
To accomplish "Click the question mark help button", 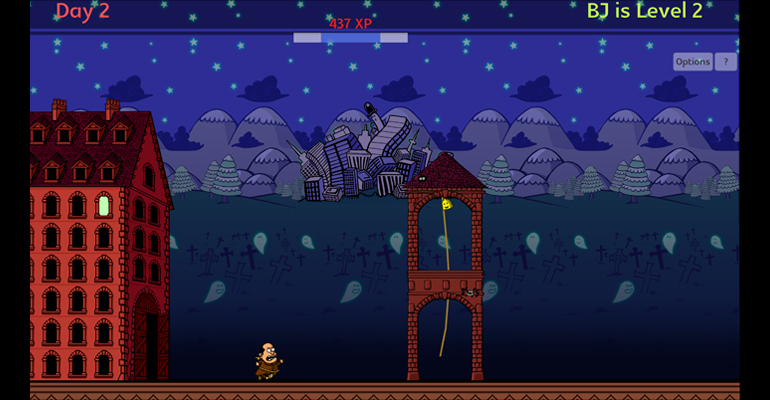I will (726, 62).
